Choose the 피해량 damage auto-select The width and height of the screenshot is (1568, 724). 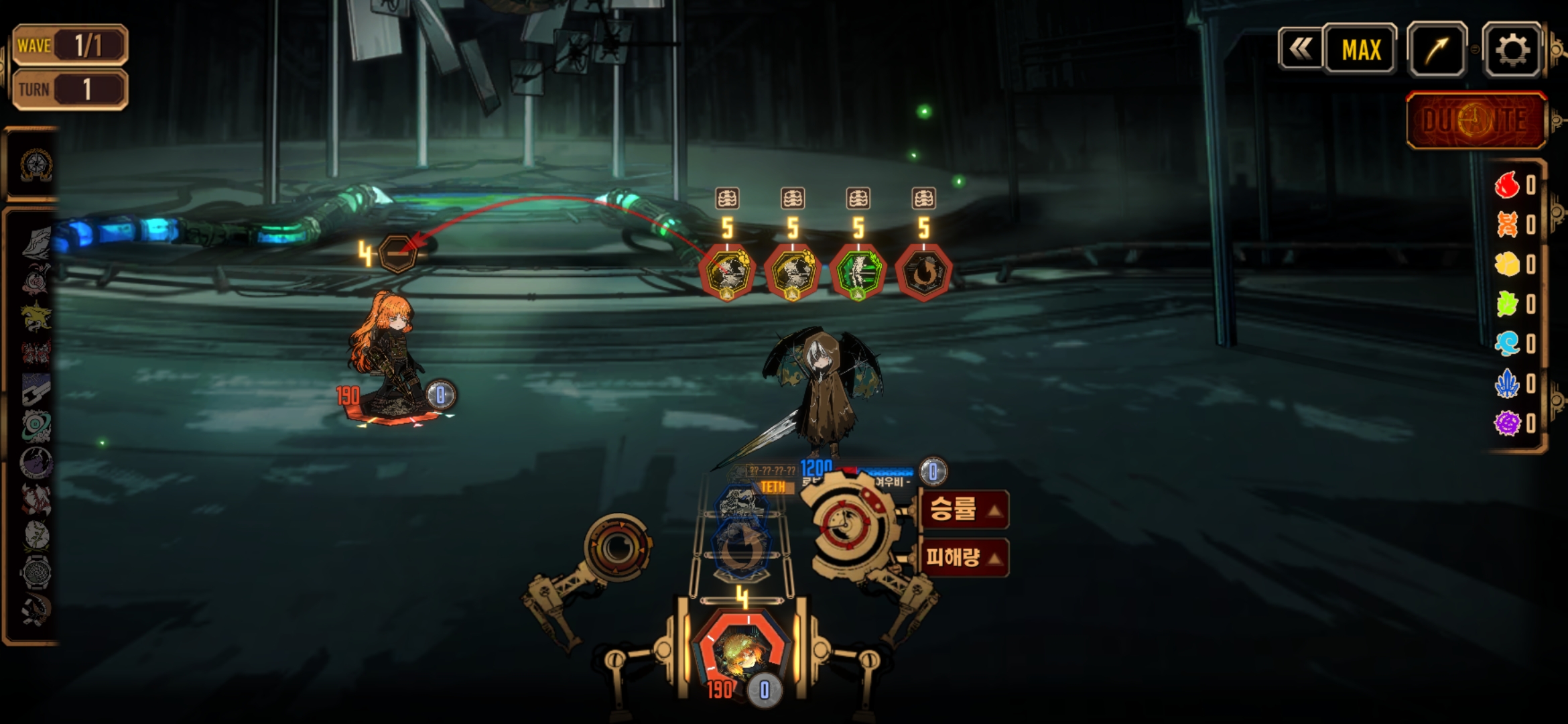pos(964,557)
